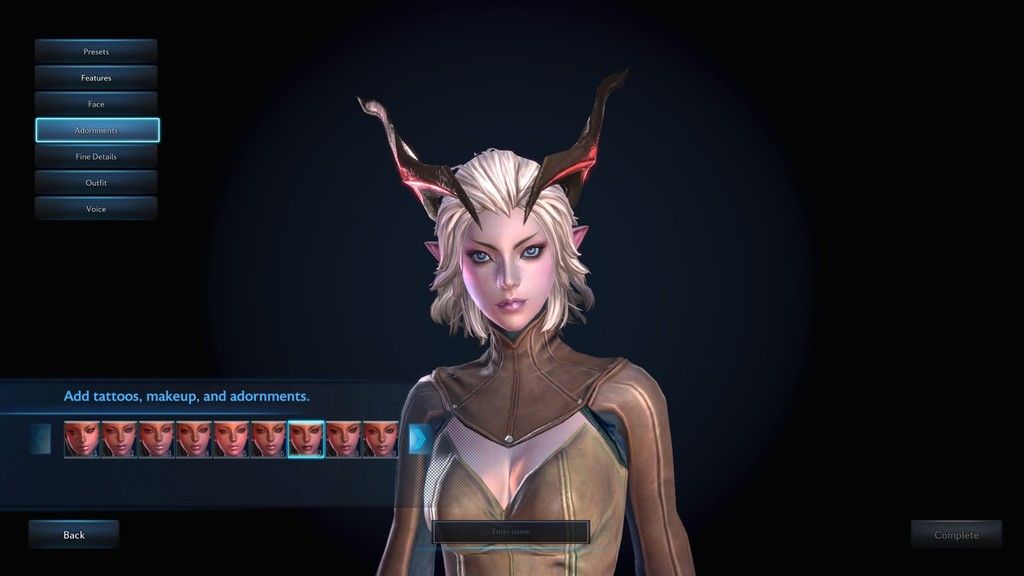Select the Features category
Viewport: 1024px width, 576px height.
(x=96, y=77)
